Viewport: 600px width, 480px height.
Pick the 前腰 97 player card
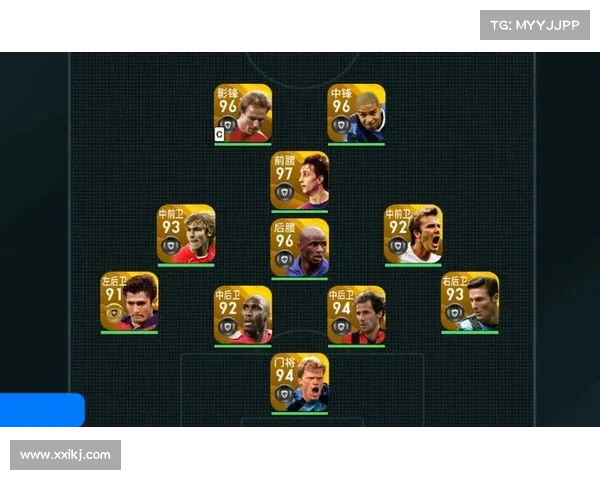click(299, 180)
